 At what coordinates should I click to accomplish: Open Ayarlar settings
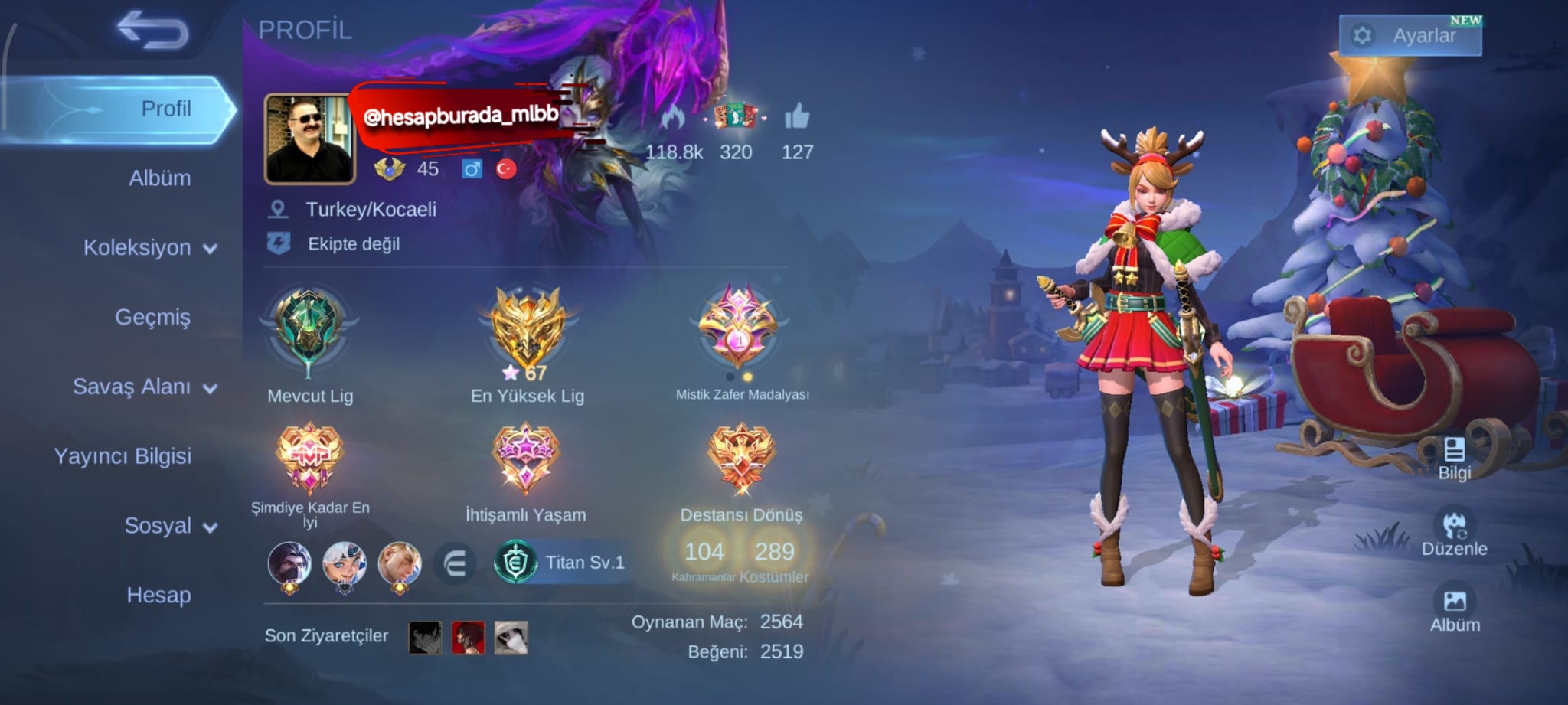pos(1410,35)
